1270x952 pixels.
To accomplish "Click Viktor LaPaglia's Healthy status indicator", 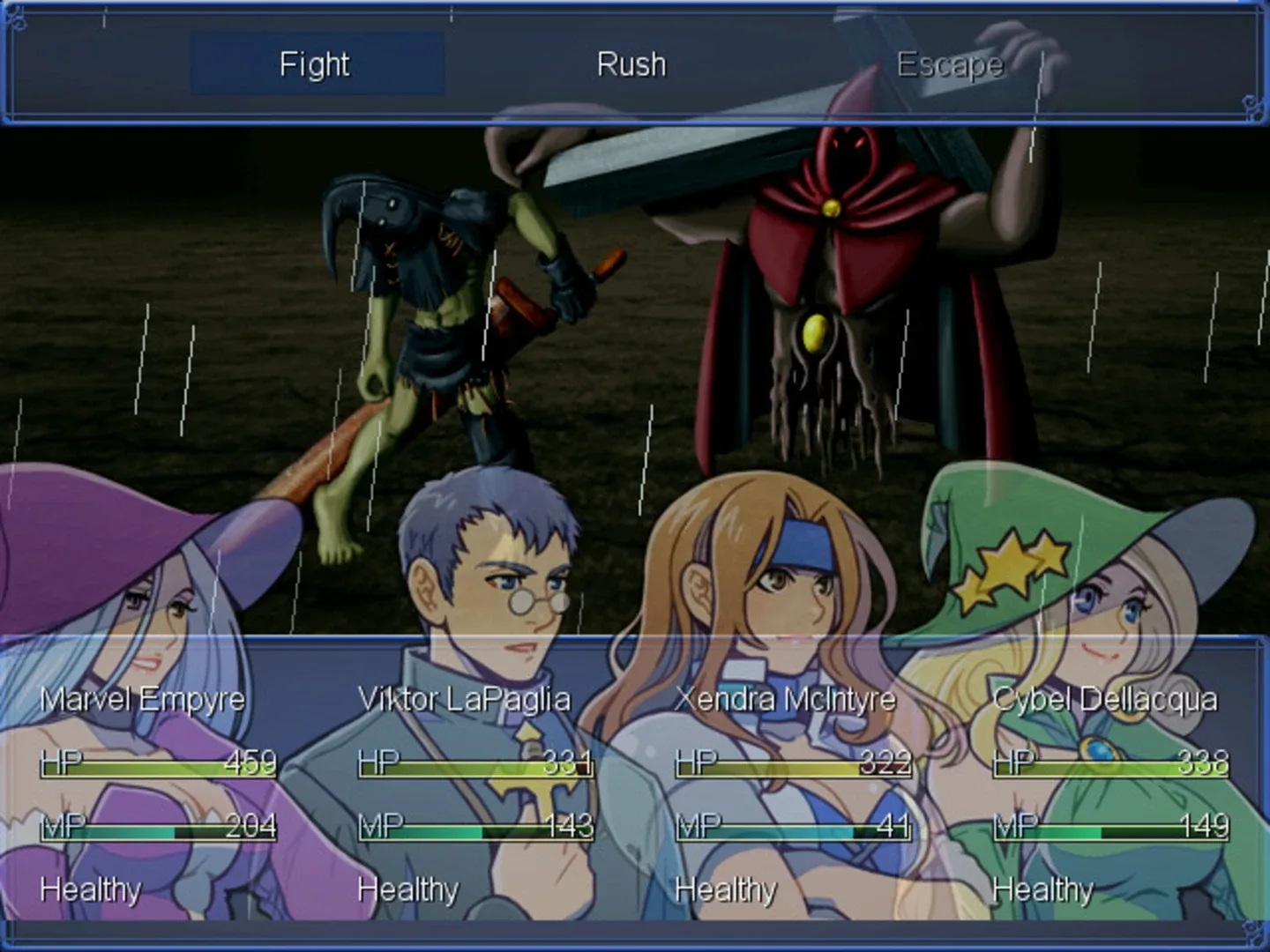I will point(407,889).
